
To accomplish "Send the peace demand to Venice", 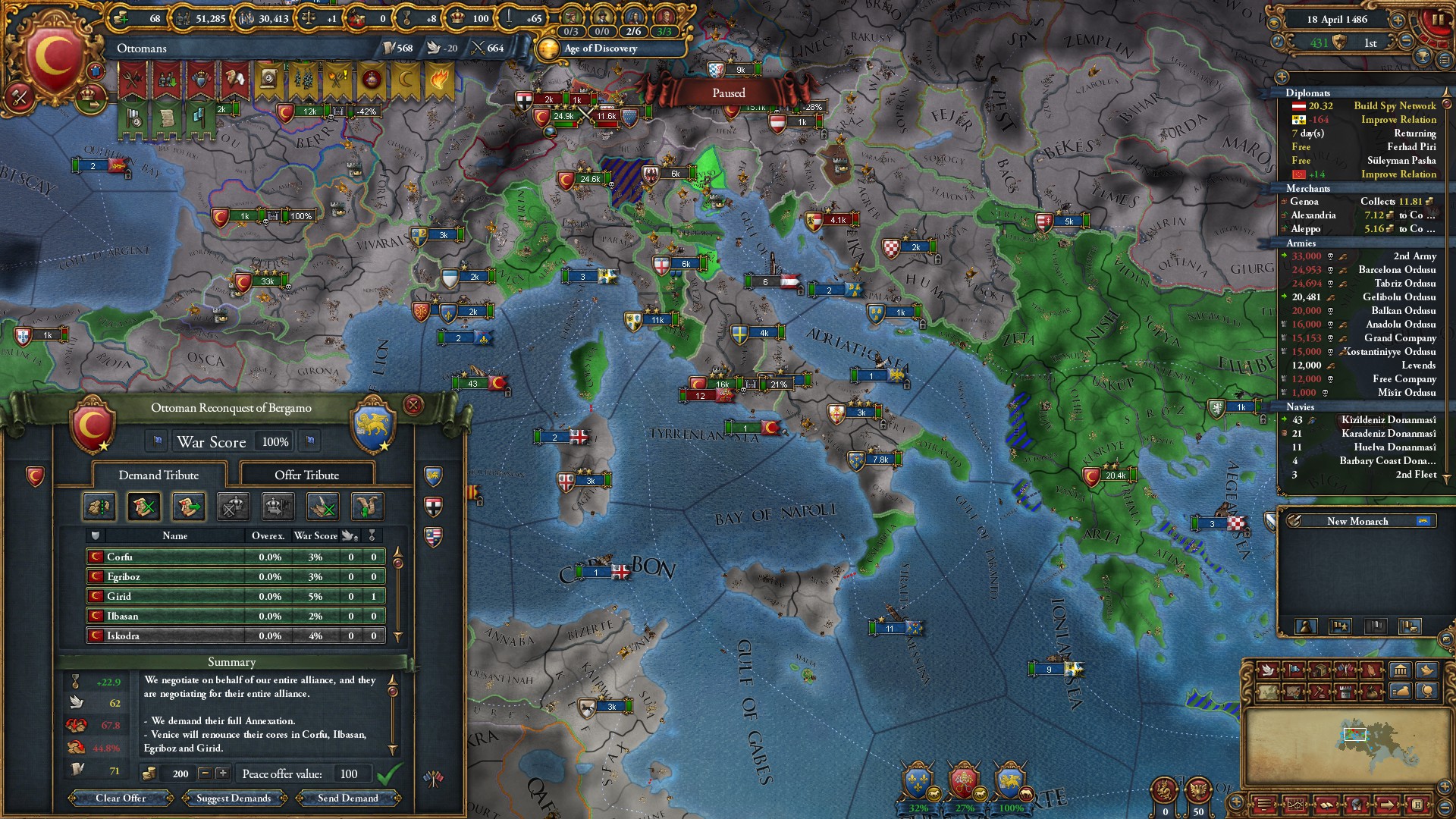I will (x=348, y=798).
